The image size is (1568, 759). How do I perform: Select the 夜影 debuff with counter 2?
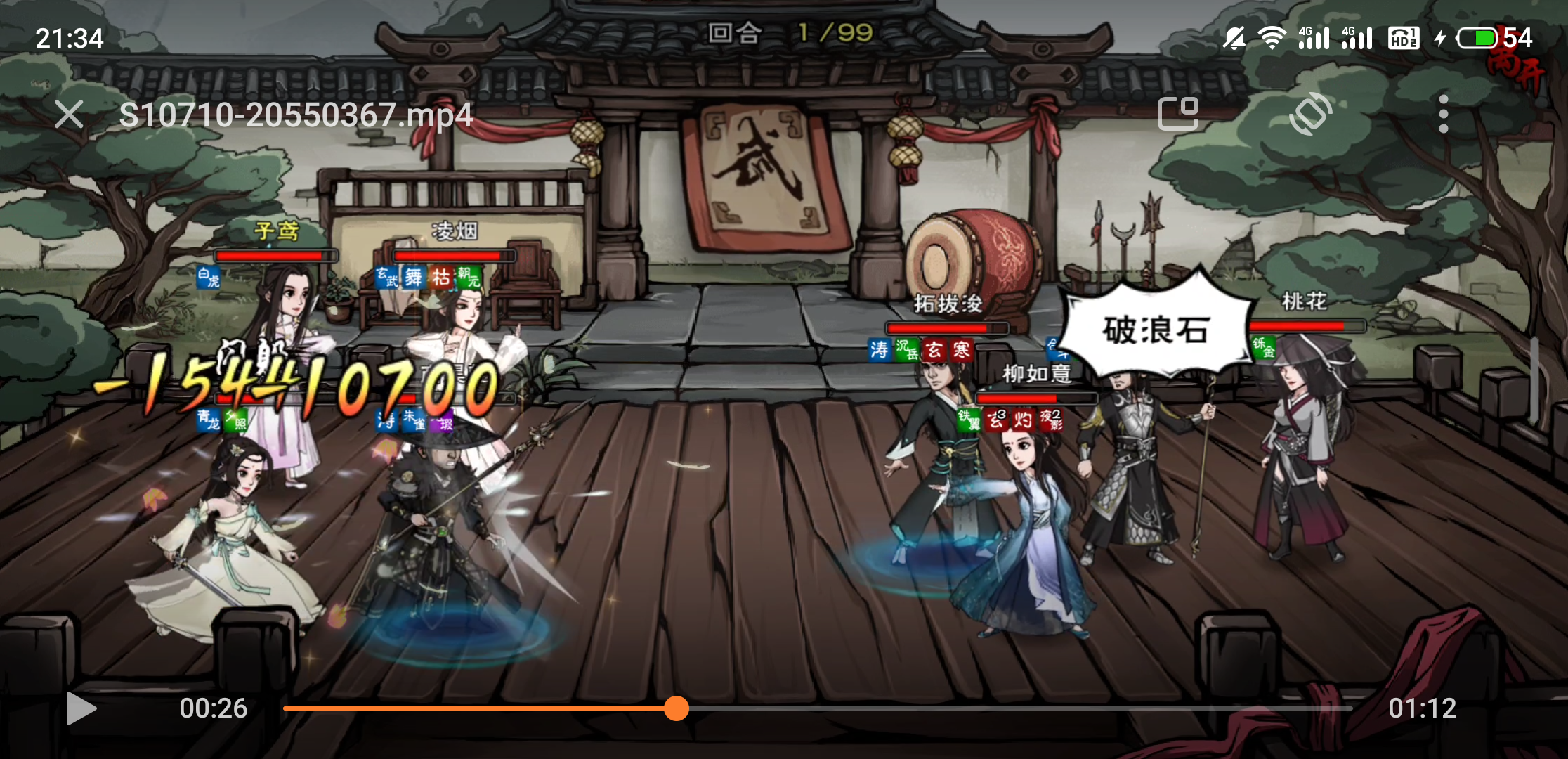coord(1050,420)
